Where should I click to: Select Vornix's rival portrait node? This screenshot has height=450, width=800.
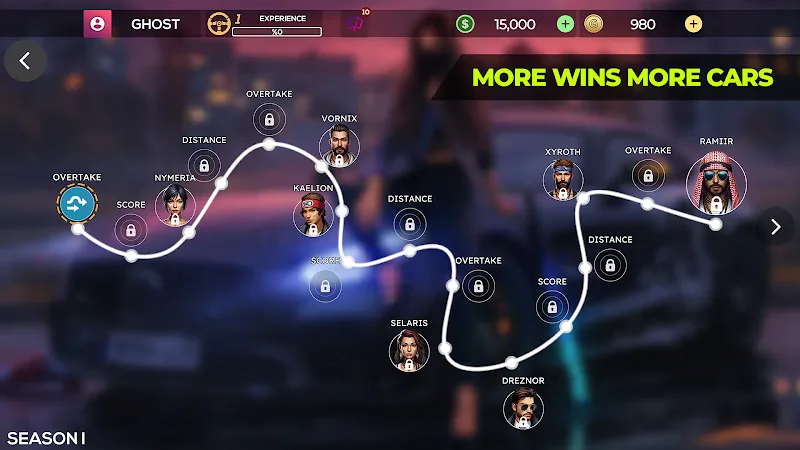pyautogui.click(x=339, y=146)
